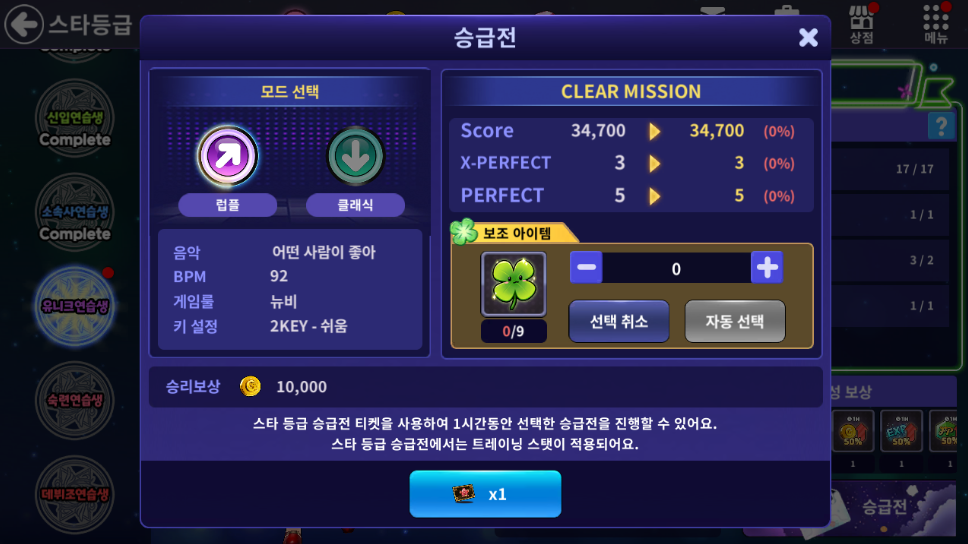Viewport: 968px width, 544px height.
Task: Open the question mark help button
Action: pyautogui.click(x=941, y=125)
